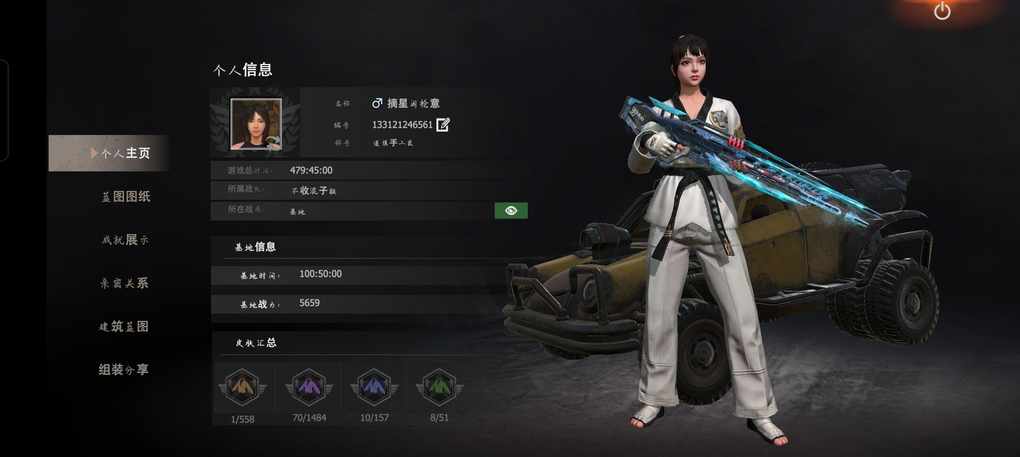Open the tab with 展 above 亲密关系
Image resolution: width=1020 pixels, height=457 pixels.
click(125, 240)
